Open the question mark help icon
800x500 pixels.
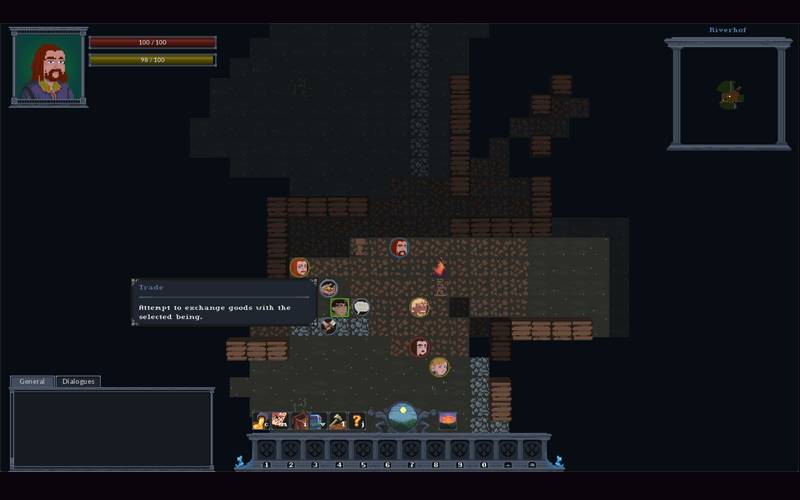coord(357,421)
